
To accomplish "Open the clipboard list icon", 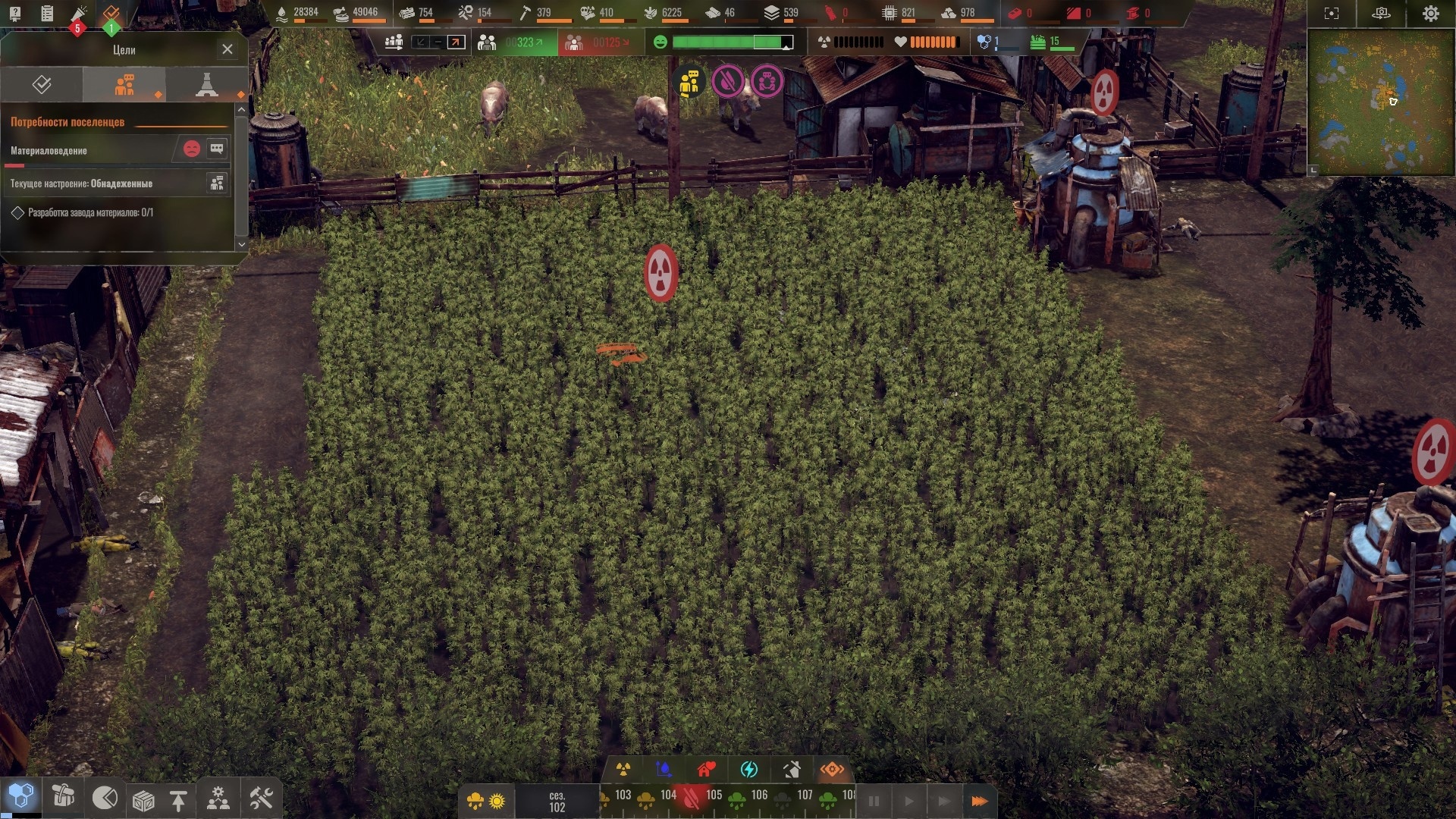I will click(x=47, y=13).
